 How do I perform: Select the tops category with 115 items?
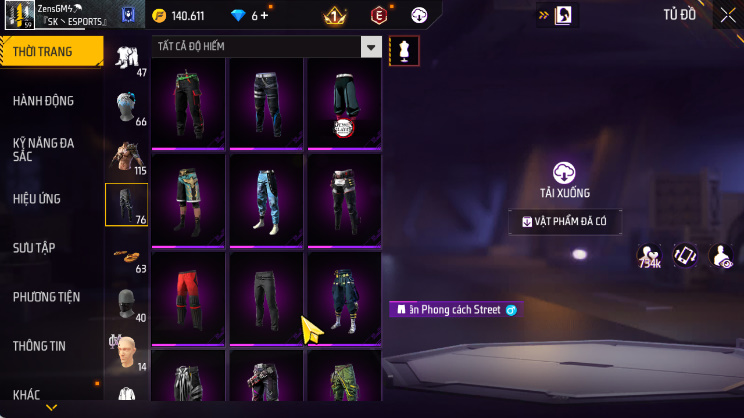pyautogui.click(x=126, y=156)
